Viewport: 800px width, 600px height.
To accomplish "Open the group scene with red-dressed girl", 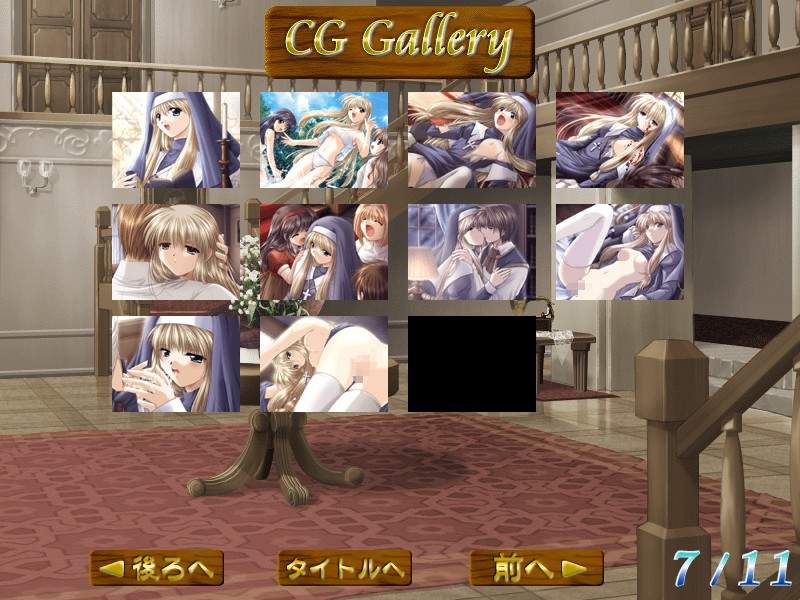I will 324,252.
